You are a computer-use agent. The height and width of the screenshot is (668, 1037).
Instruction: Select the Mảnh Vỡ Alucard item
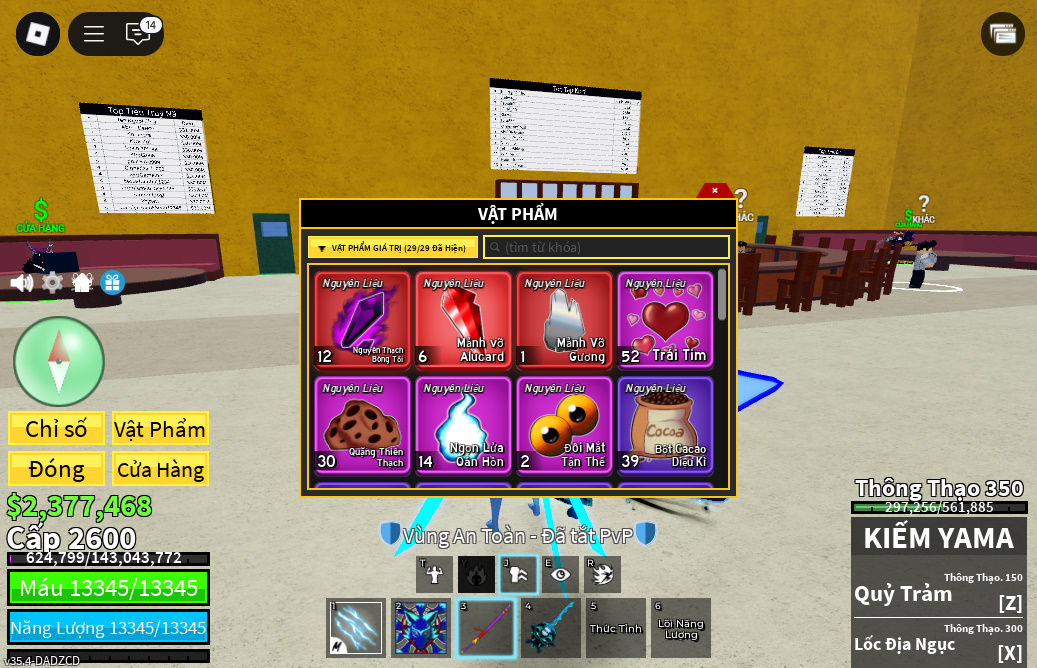(463, 320)
